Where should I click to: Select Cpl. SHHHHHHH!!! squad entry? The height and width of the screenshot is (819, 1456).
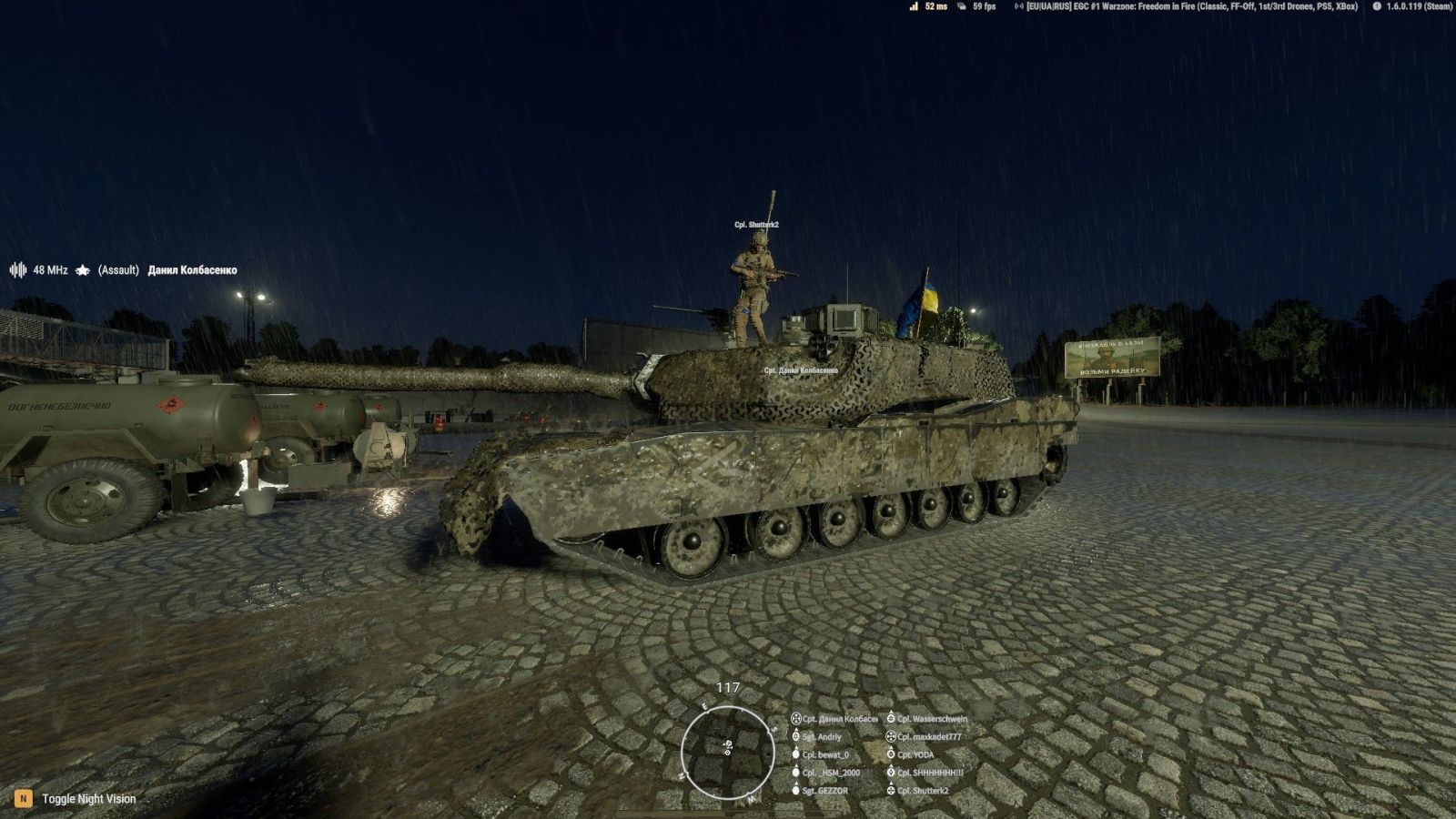pos(930,773)
